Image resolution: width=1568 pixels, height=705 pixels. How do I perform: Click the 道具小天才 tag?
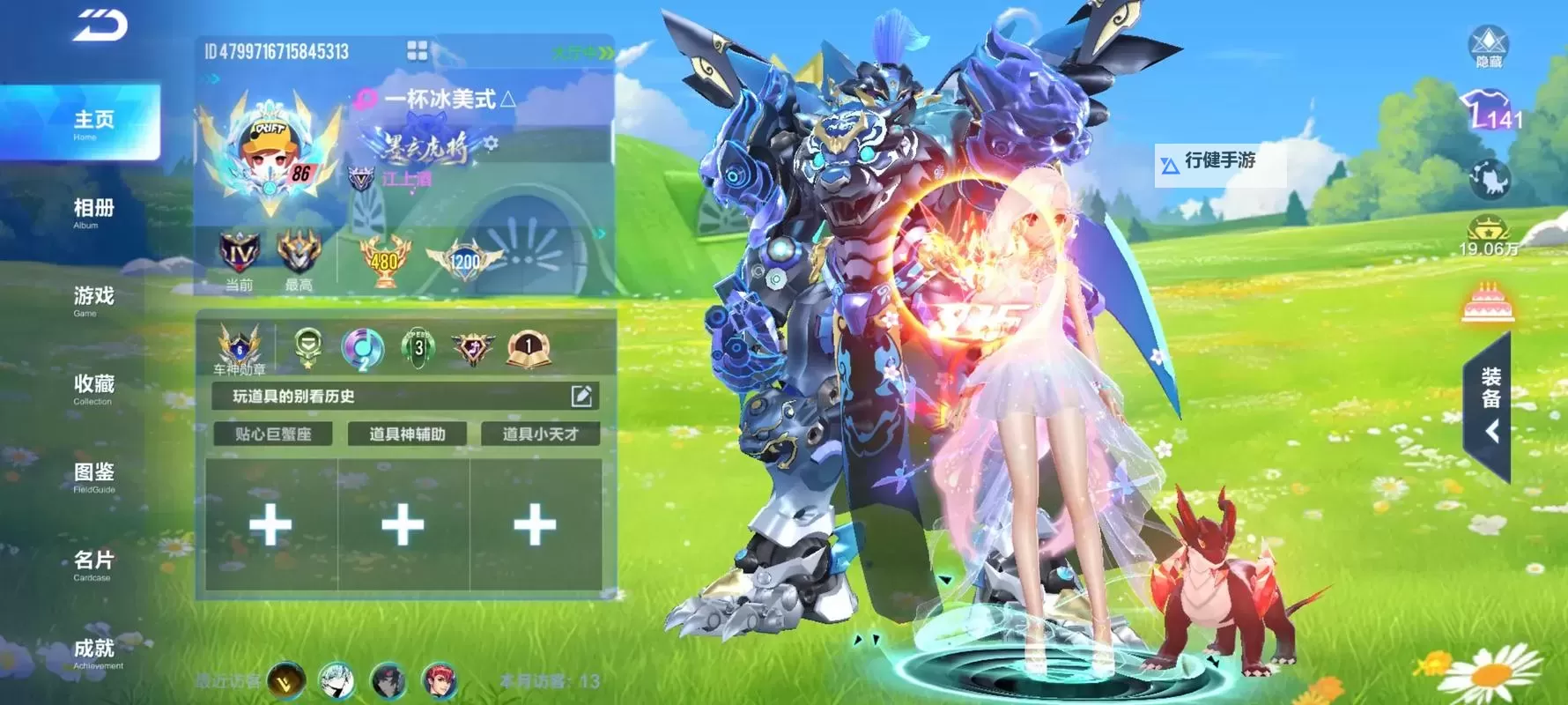540,434
